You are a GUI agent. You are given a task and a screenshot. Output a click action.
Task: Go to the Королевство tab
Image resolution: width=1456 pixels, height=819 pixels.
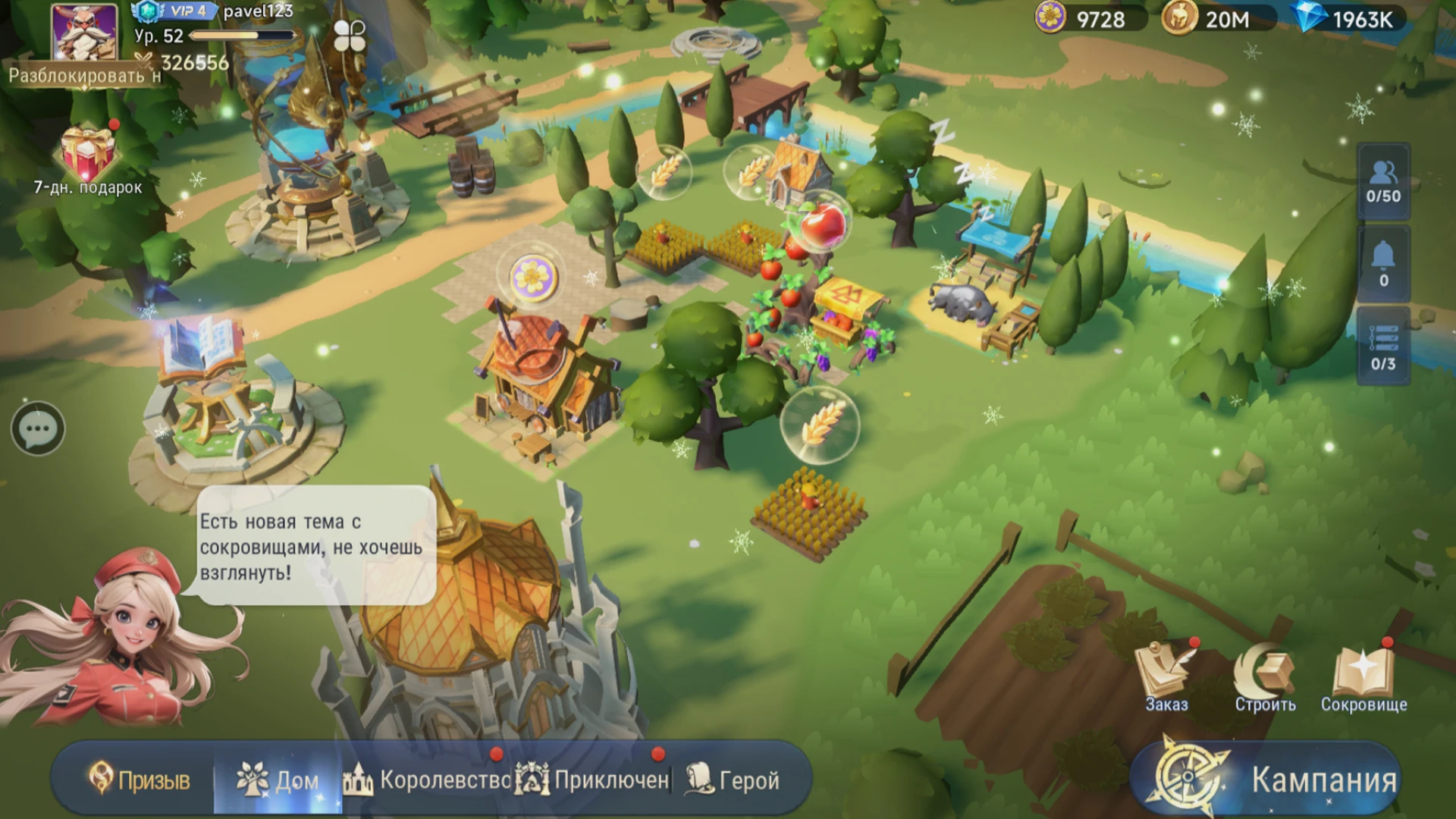428,780
